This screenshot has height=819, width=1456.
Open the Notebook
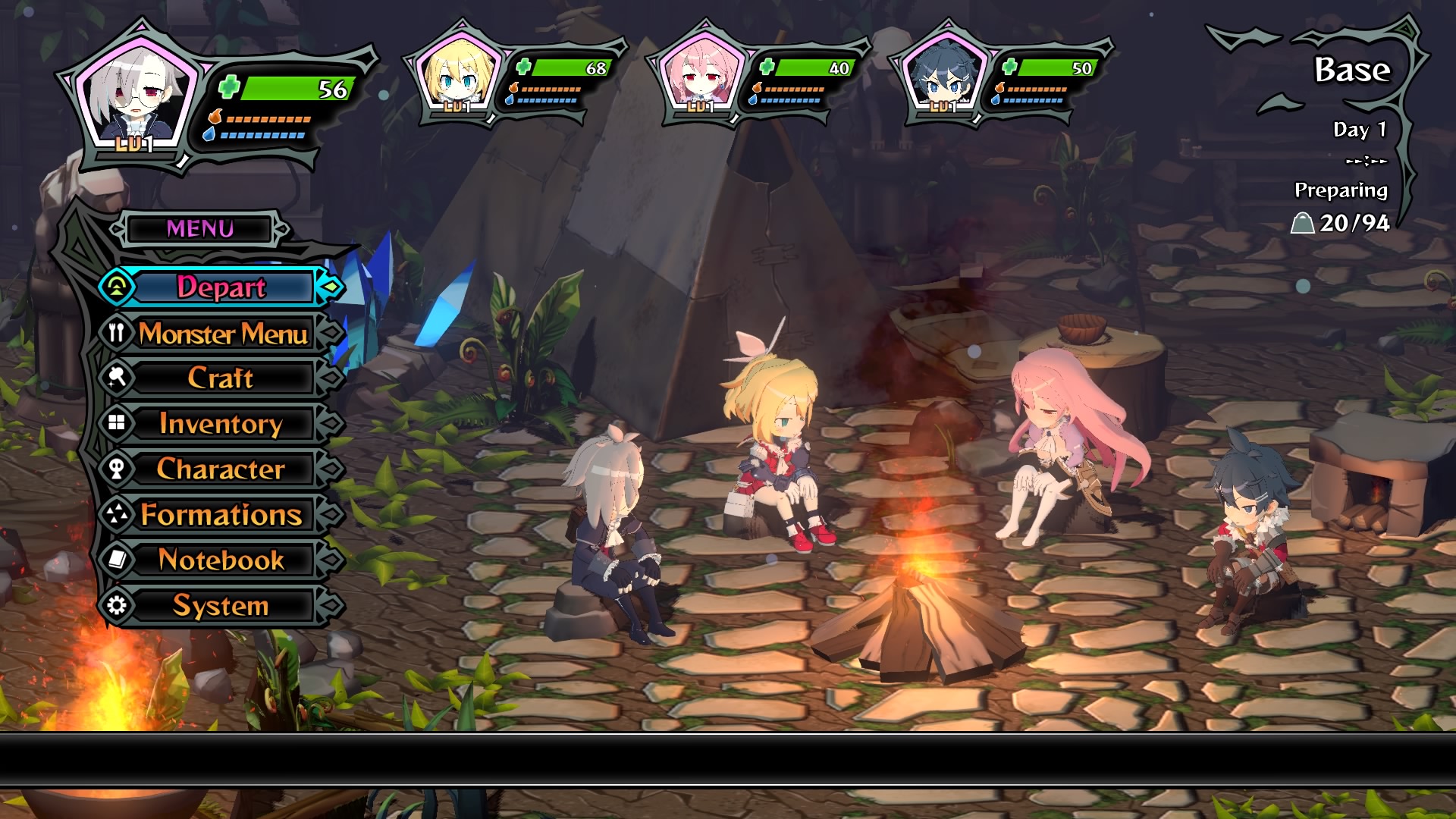[x=221, y=560]
